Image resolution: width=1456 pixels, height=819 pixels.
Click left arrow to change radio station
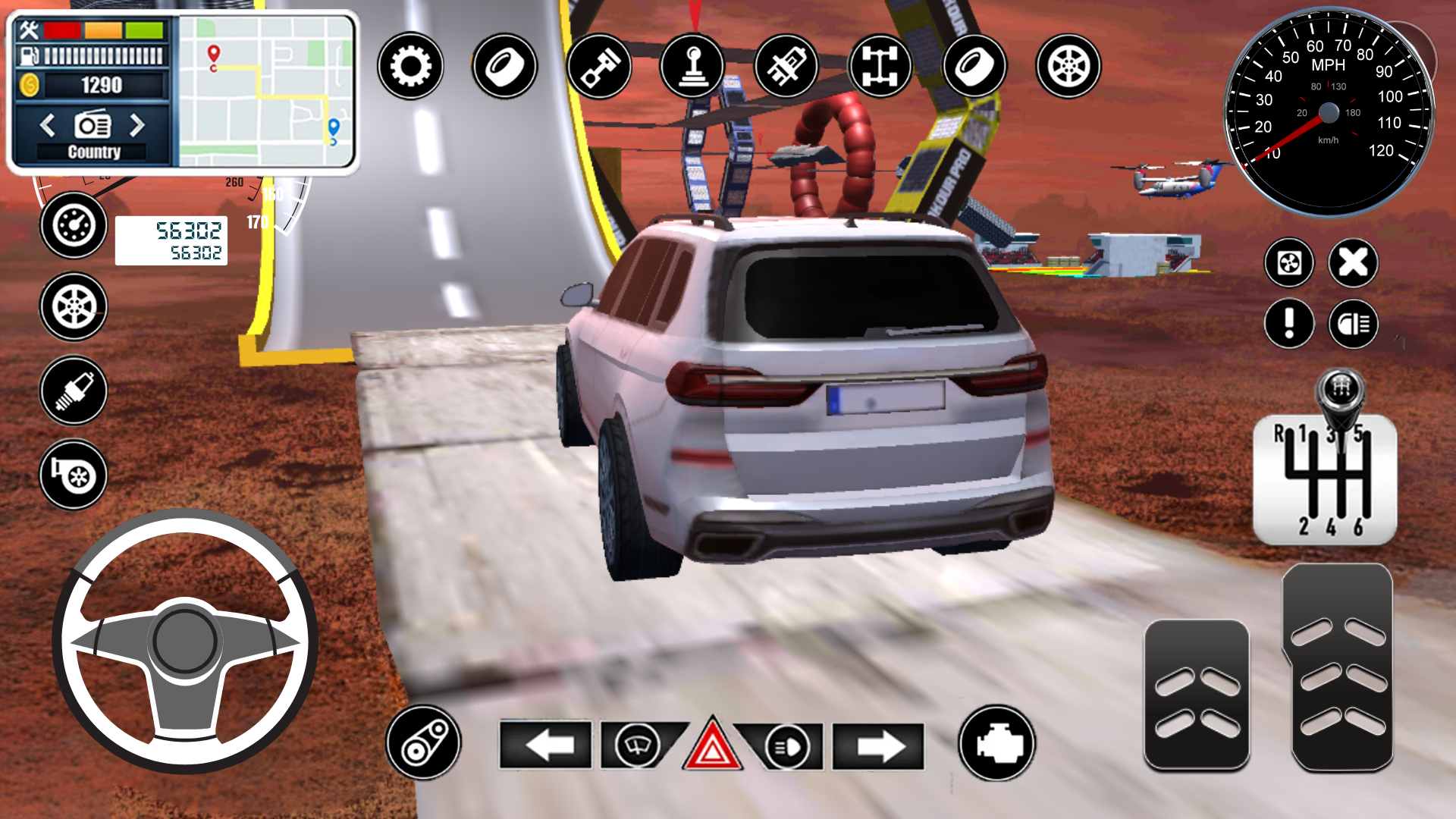tap(49, 126)
